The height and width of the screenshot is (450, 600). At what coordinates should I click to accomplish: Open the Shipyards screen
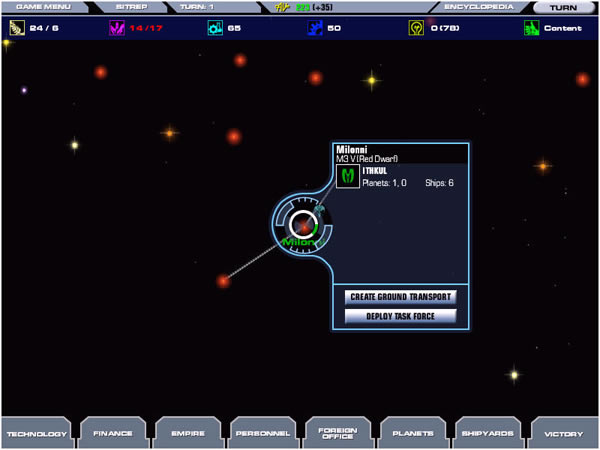pos(487,433)
